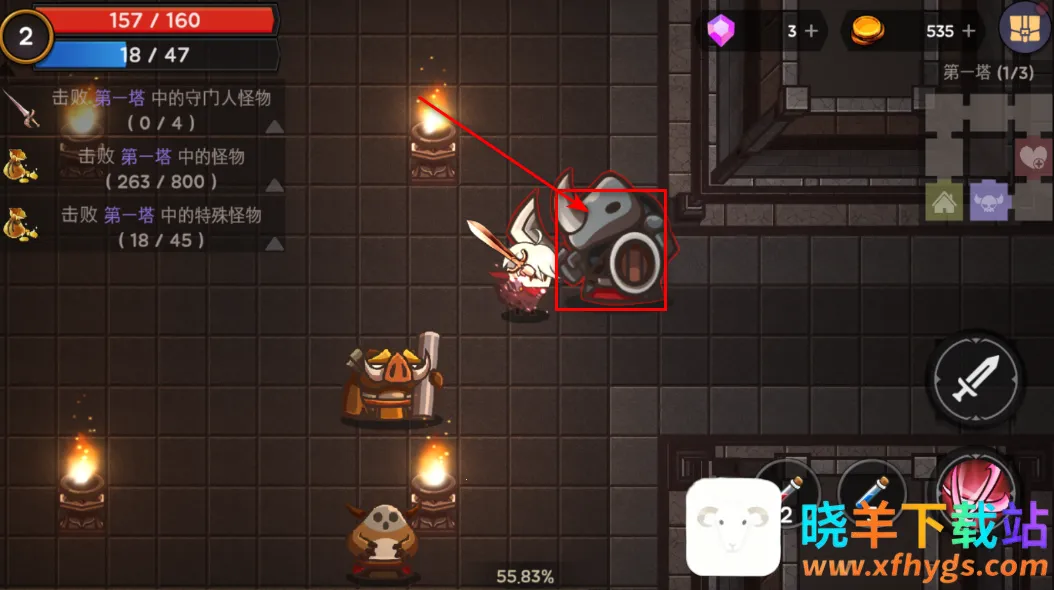
Task: Open the 263/800 monster kill quest
Action: pyautogui.click(x=145, y=168)
